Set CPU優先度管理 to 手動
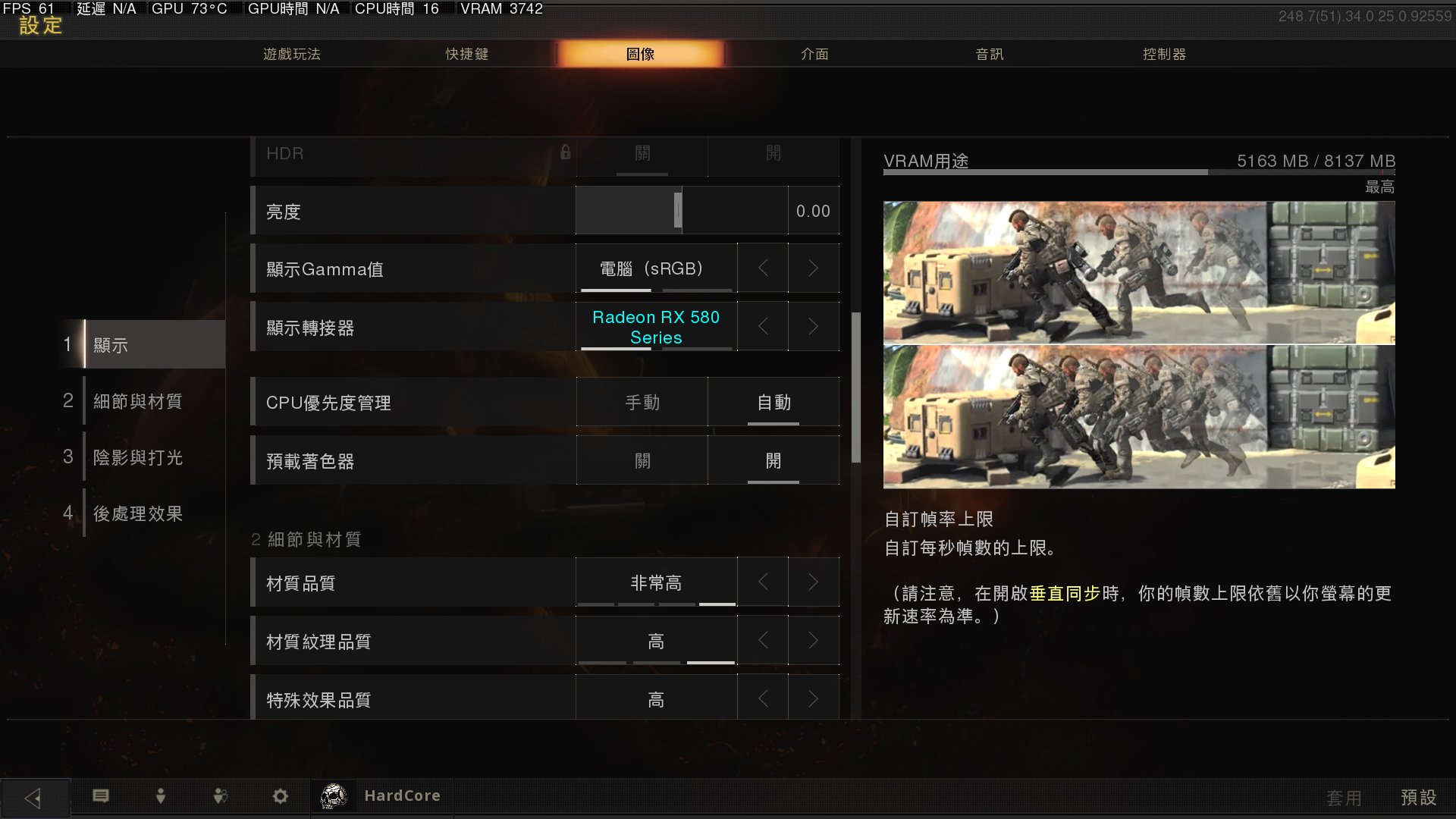This screenshot has width=1456, height=819. [x=642, y=402]
